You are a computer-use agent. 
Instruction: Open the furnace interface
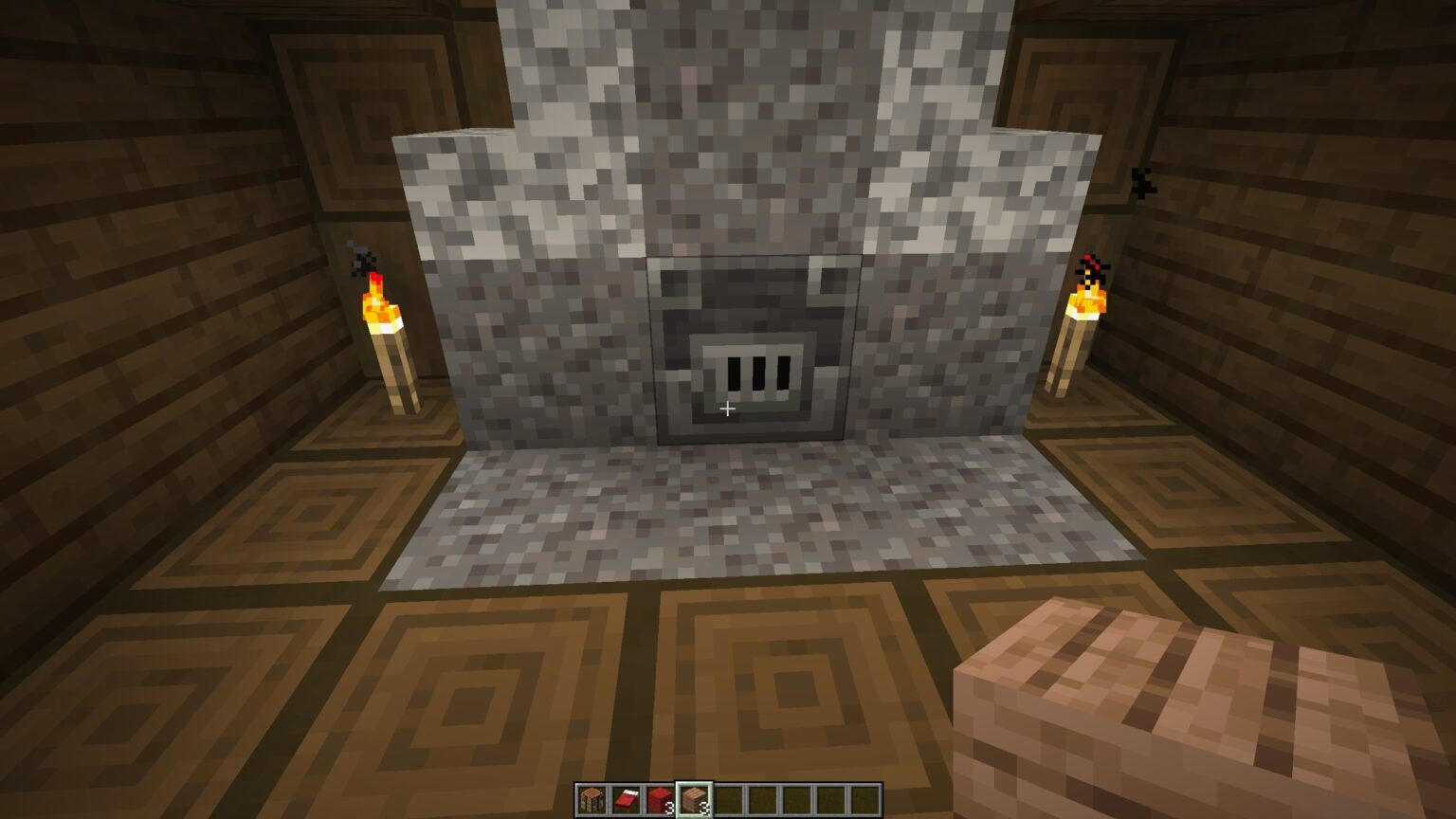756,351
